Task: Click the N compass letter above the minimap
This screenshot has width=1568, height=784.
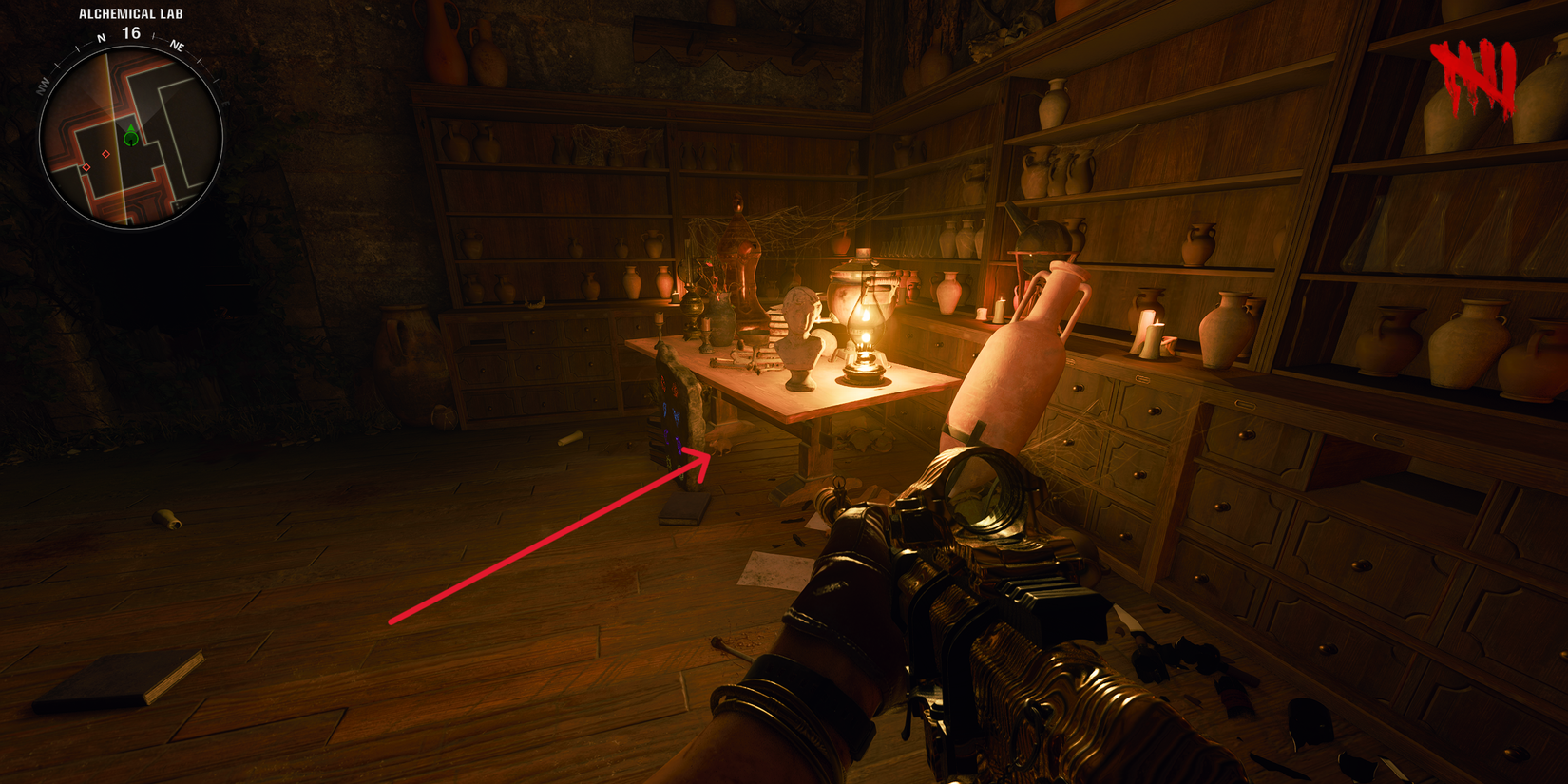Action: [100, 39]
